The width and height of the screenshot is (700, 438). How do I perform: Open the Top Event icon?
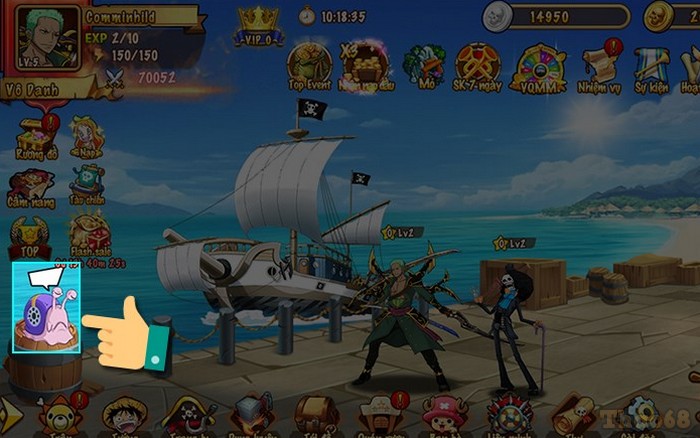[309, 65]
